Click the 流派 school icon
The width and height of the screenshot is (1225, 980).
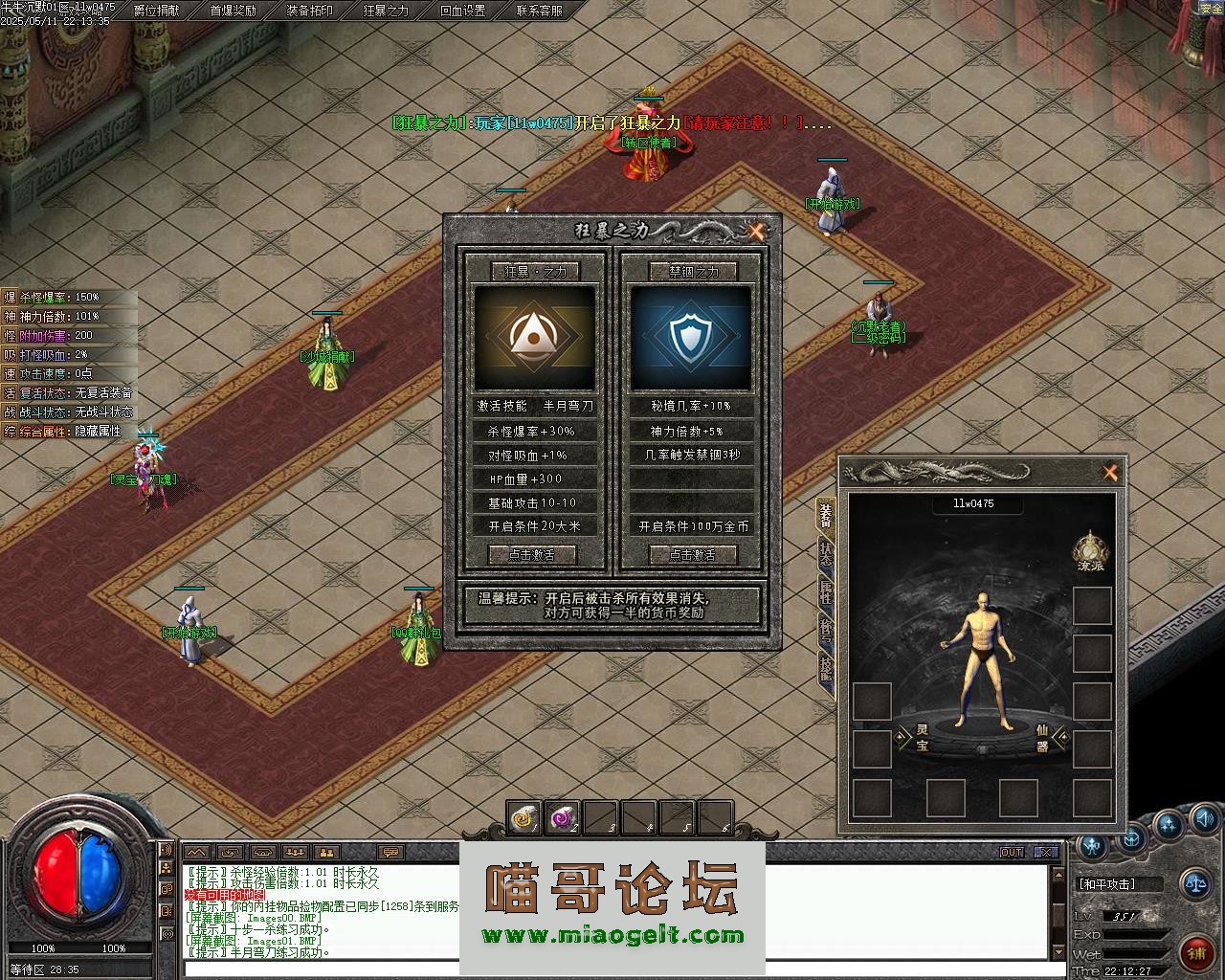coord(1090,550)
